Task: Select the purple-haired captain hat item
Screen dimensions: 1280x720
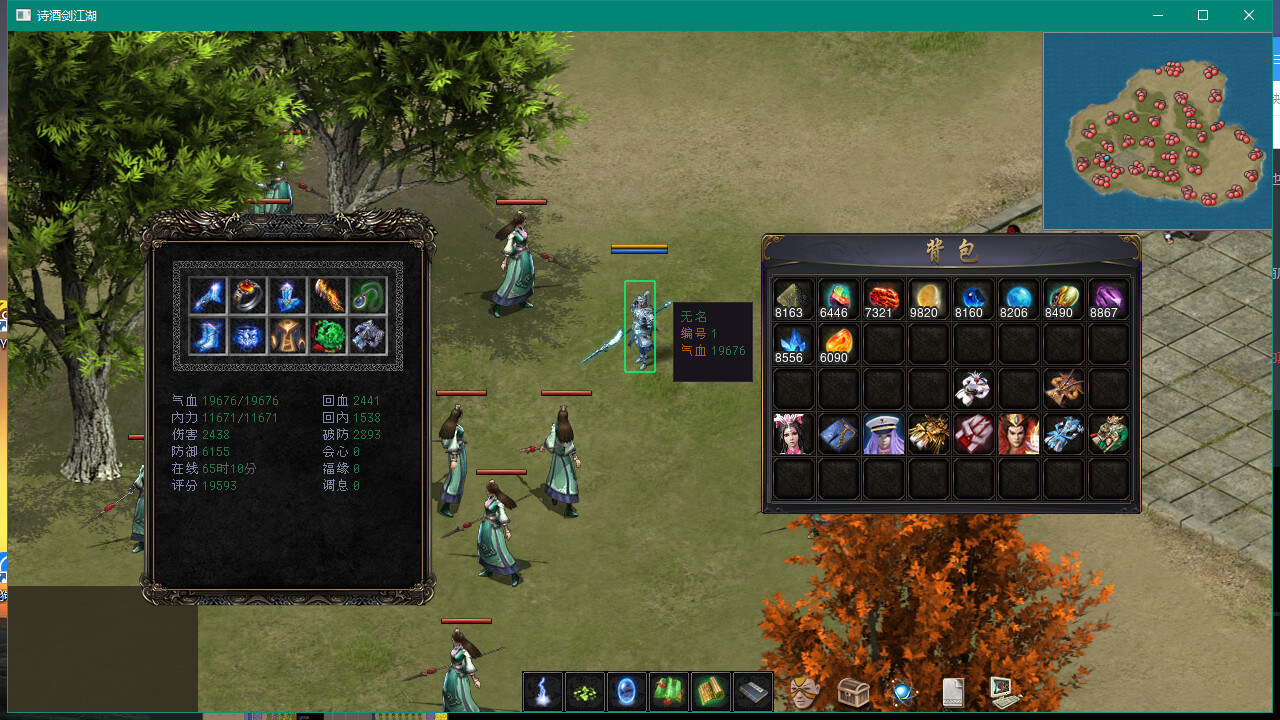Action: point(883,434)
